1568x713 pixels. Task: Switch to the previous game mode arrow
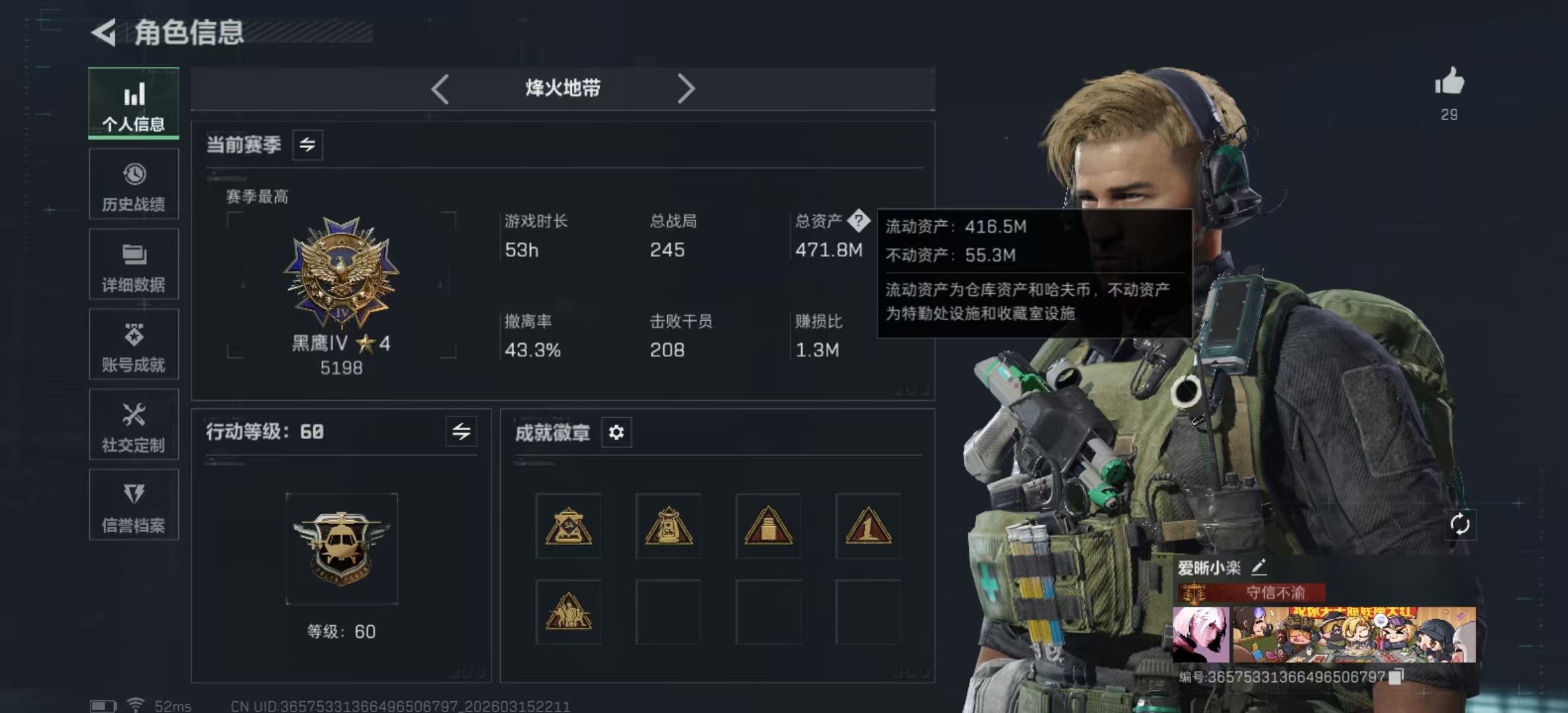(x=440, y=88)
